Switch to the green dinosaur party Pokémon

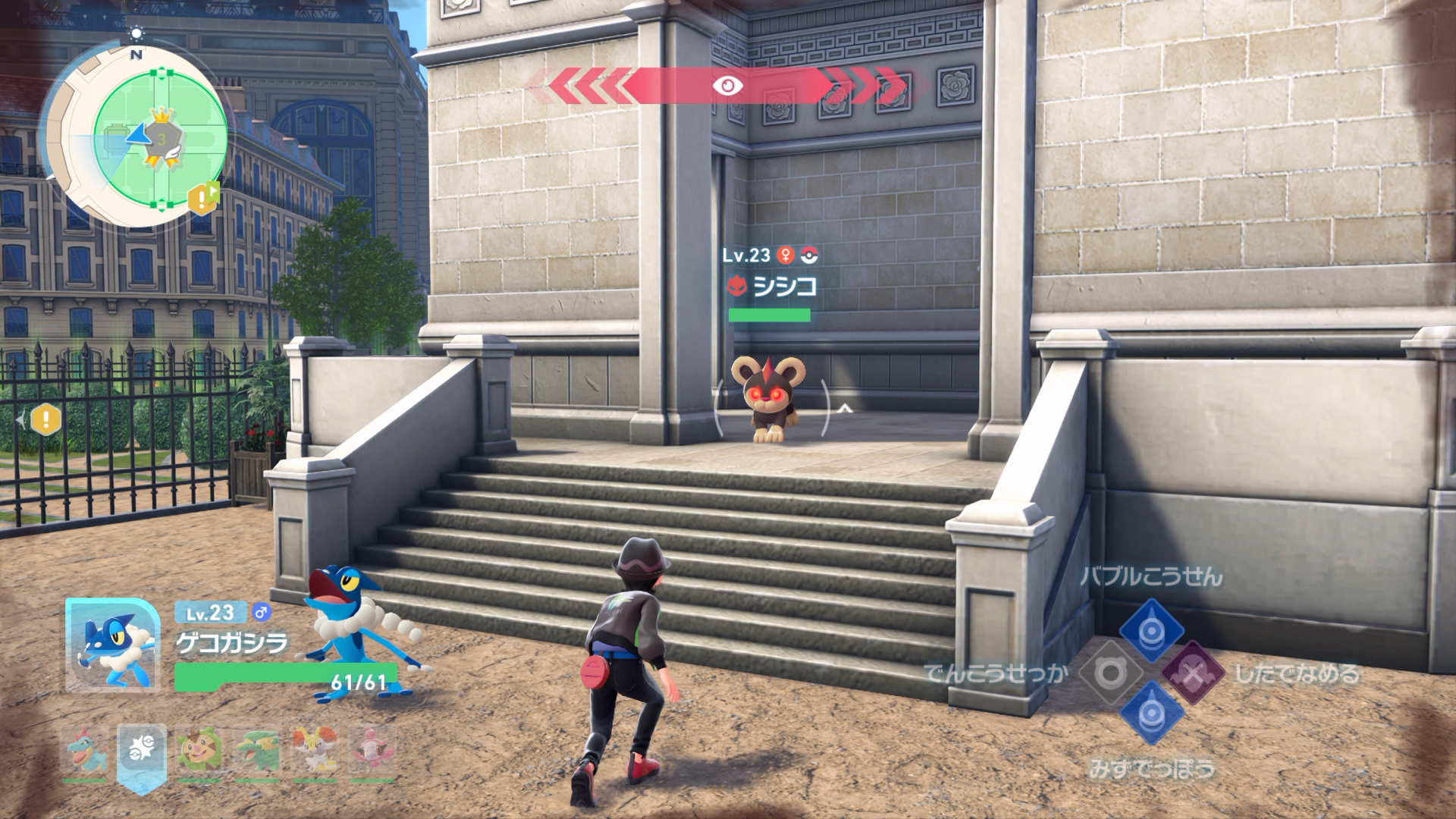coord(257,749)
